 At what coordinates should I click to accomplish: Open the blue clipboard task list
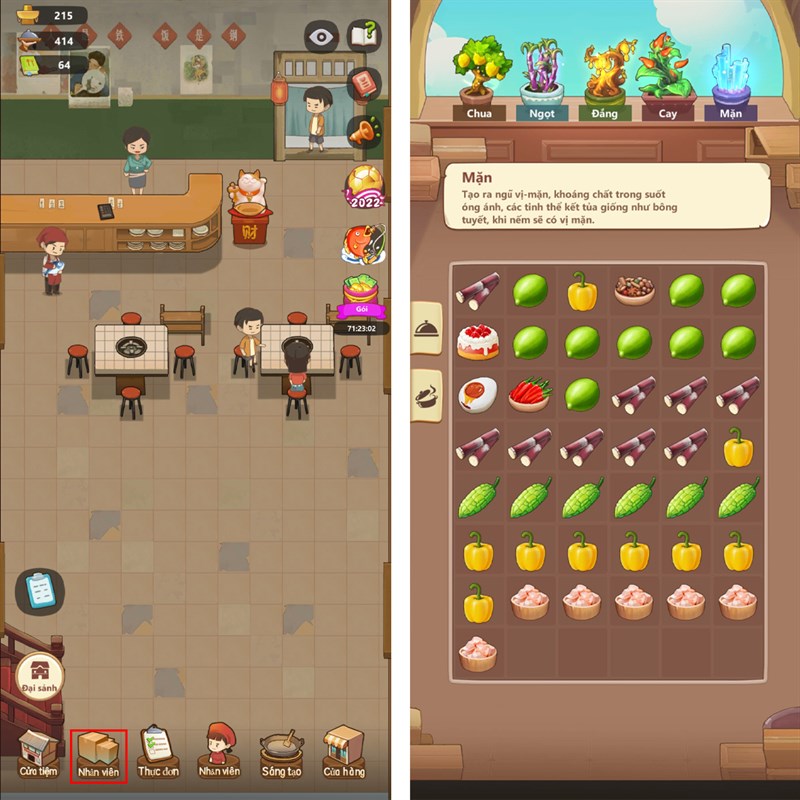pyautogui.click(x=40, y=590)
